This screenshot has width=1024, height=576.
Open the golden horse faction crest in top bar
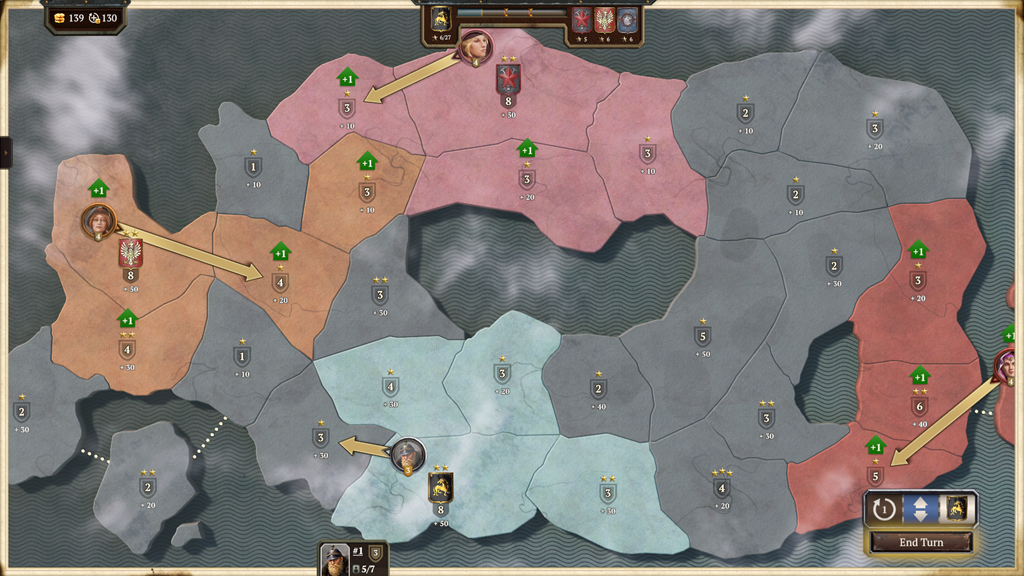tap(440, 19)
